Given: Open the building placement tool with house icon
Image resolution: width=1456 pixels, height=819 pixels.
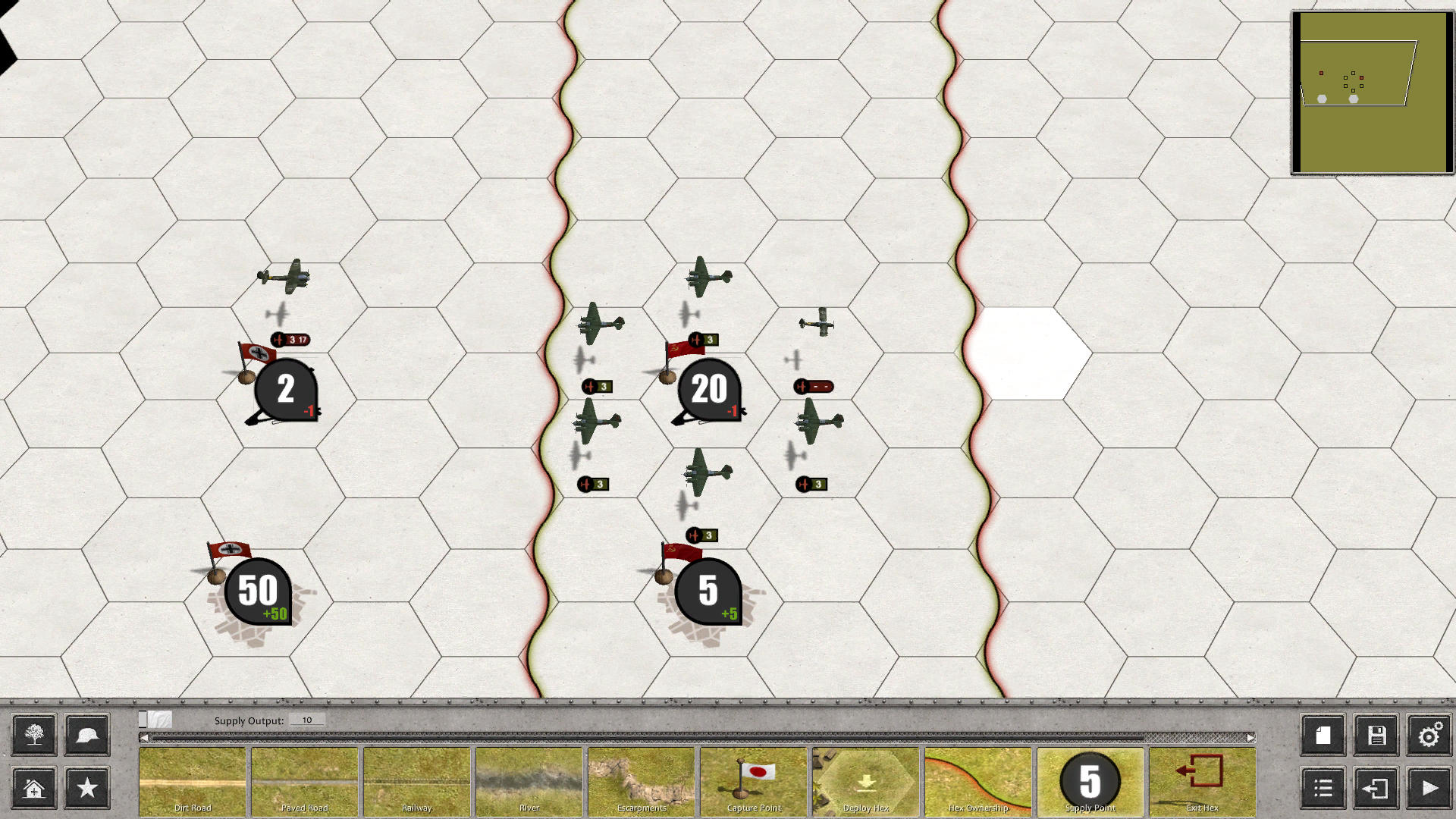Looking at the screenshot, I should 33,789.
